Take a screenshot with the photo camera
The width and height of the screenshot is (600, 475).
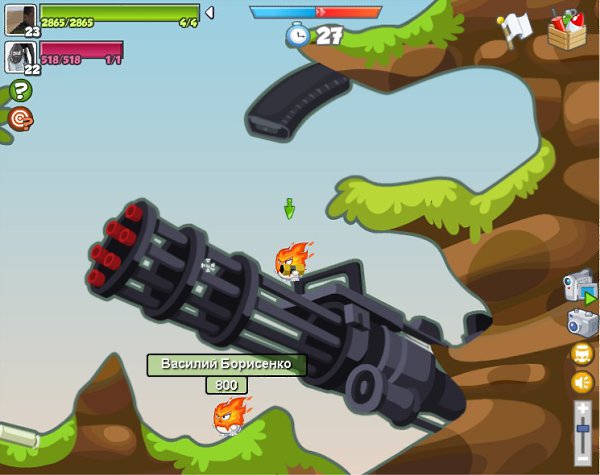pyautogui.click(x=582, y=322)
